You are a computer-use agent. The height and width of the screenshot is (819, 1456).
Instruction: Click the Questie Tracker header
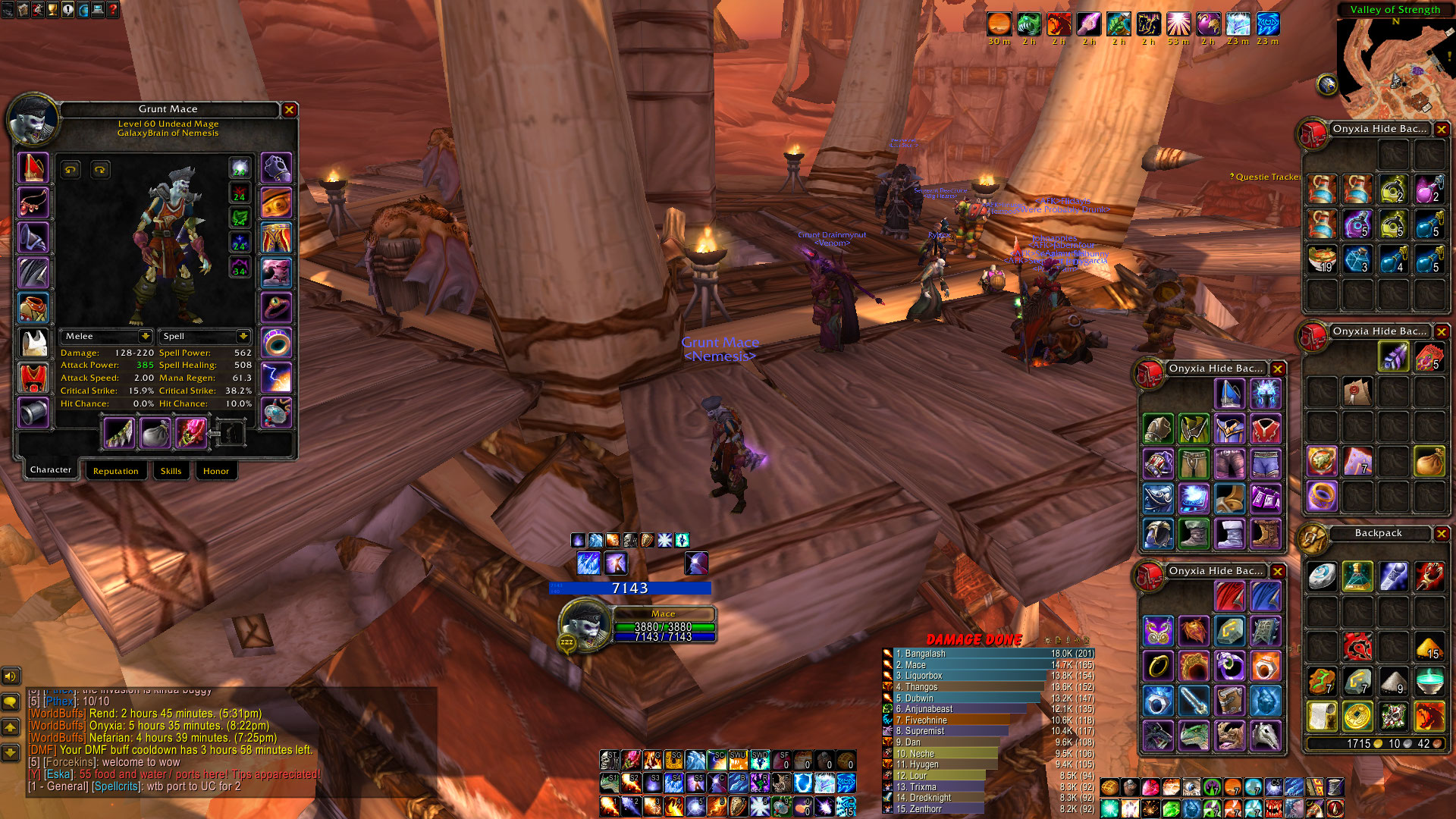pos(1266,177)
